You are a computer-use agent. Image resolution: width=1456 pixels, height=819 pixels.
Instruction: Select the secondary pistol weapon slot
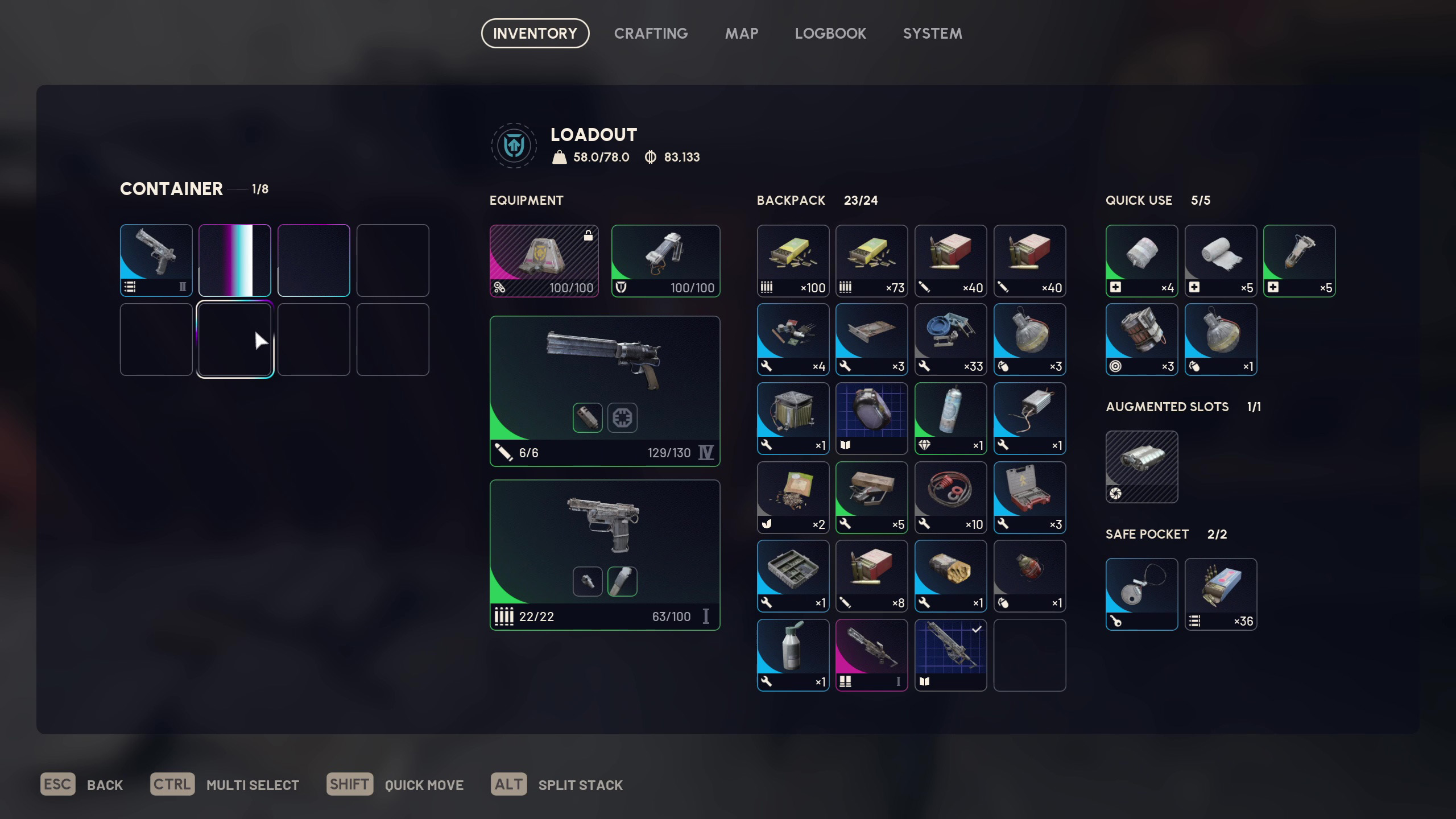605,555
